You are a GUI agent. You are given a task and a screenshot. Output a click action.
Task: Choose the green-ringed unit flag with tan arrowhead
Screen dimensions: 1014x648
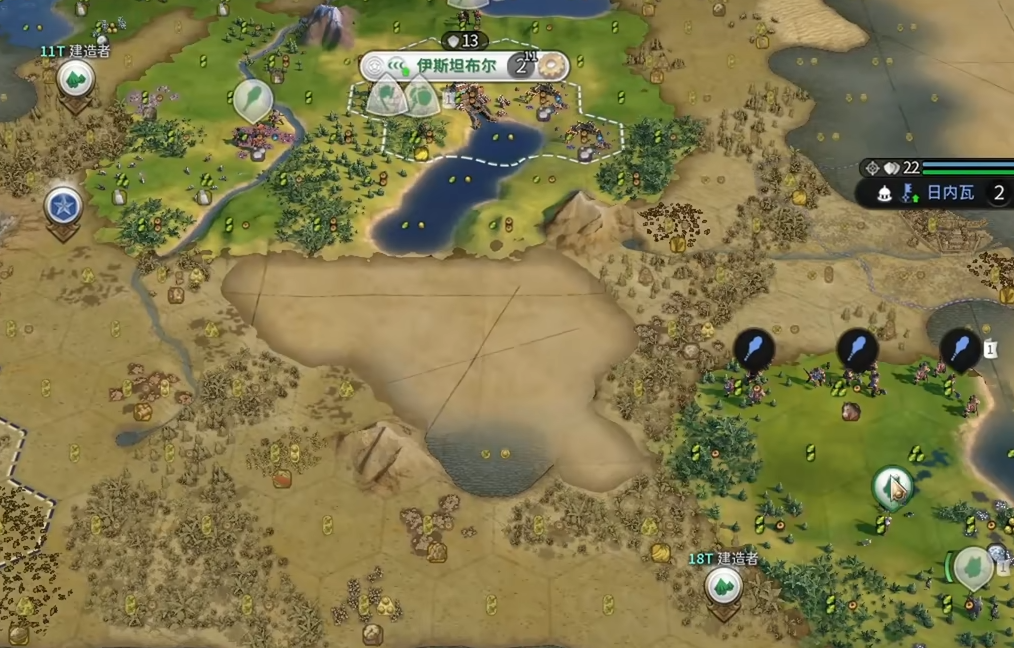pyautogui.click(x=892, y=487)
